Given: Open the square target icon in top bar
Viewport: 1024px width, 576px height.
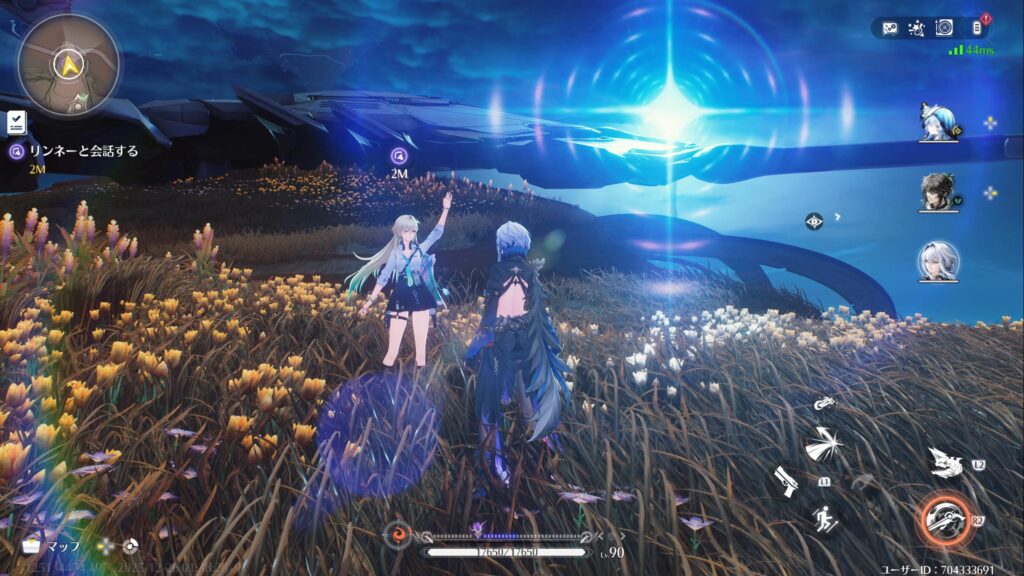Looking at the screenshot, I should coord(943,28).
